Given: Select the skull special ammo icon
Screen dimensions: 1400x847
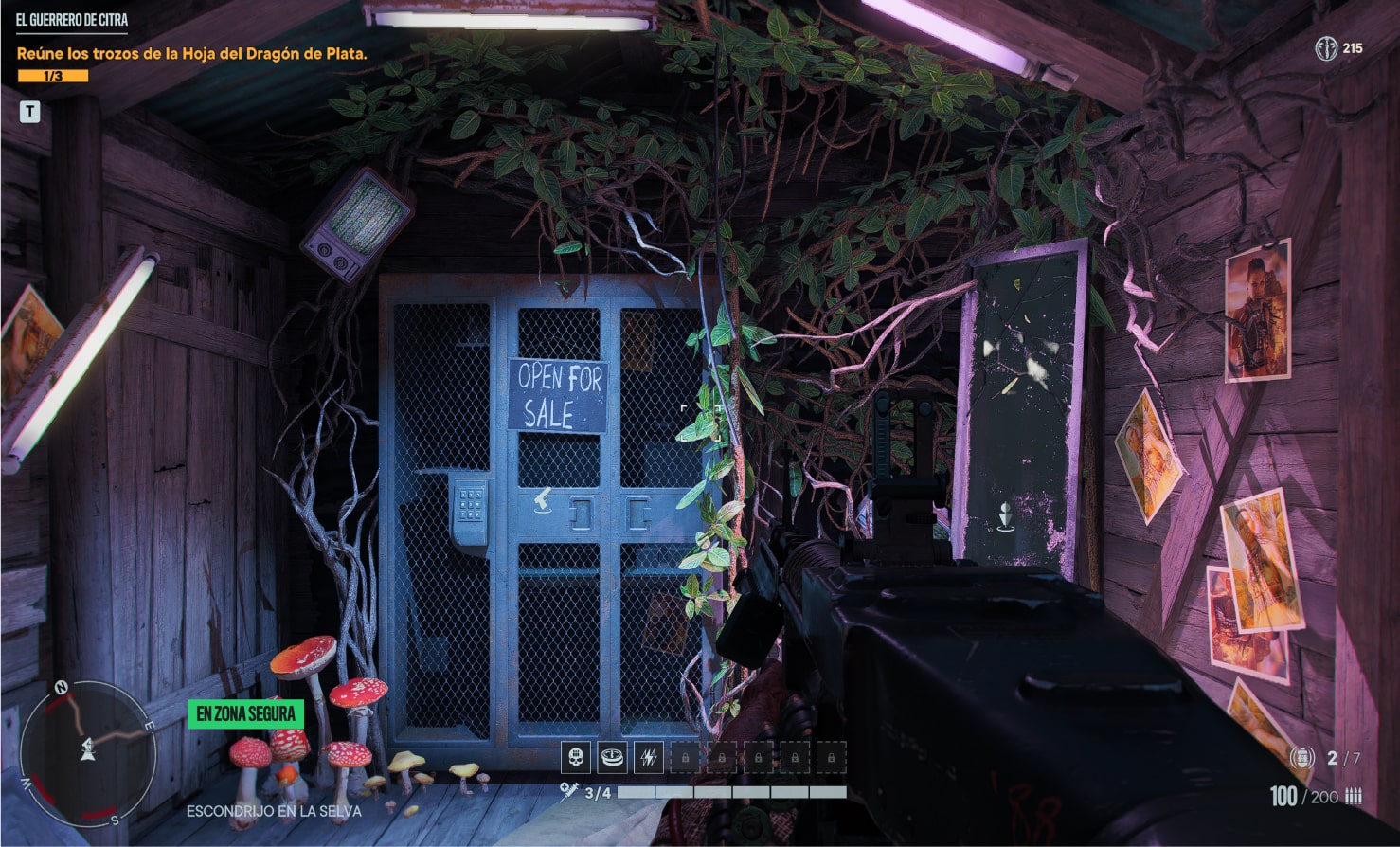Looking at the screenshot, I should tap(576, 756).
